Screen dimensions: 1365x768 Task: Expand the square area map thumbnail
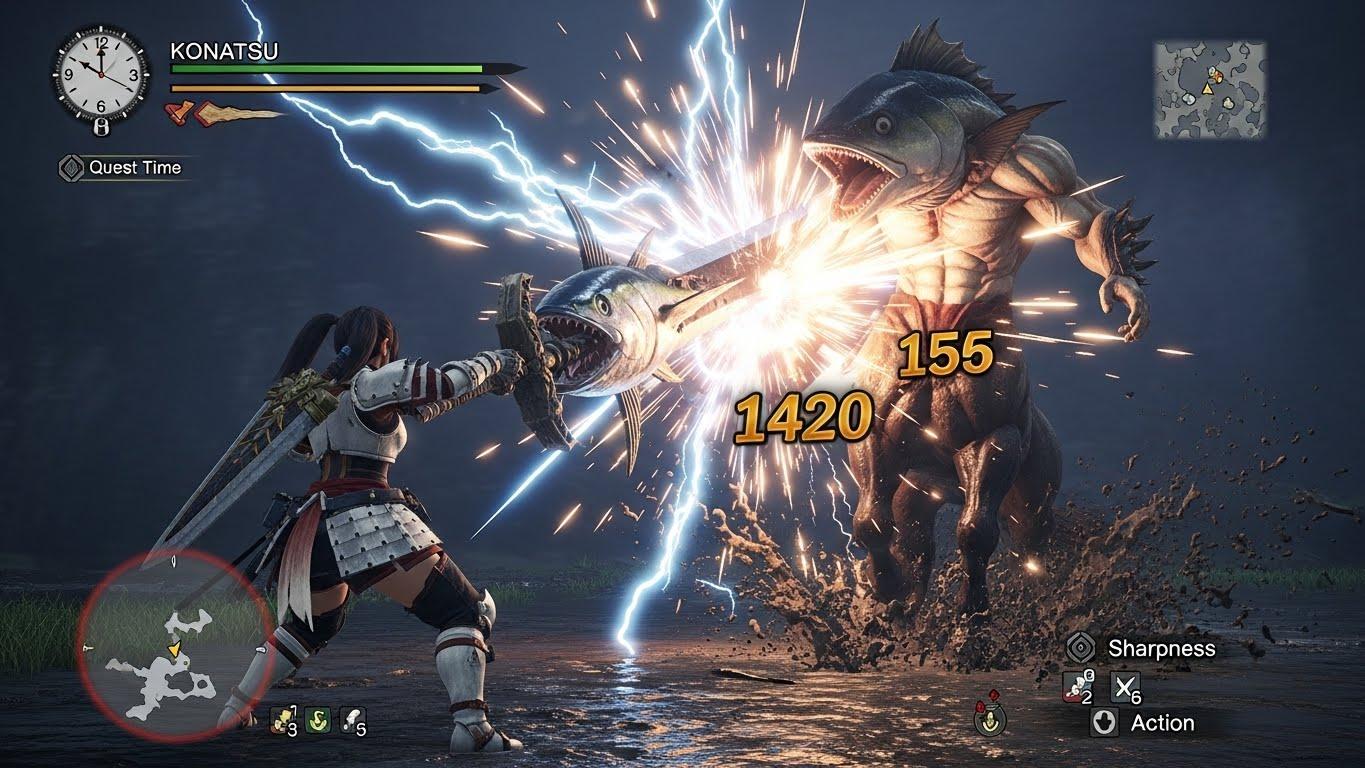(1209, 89)
